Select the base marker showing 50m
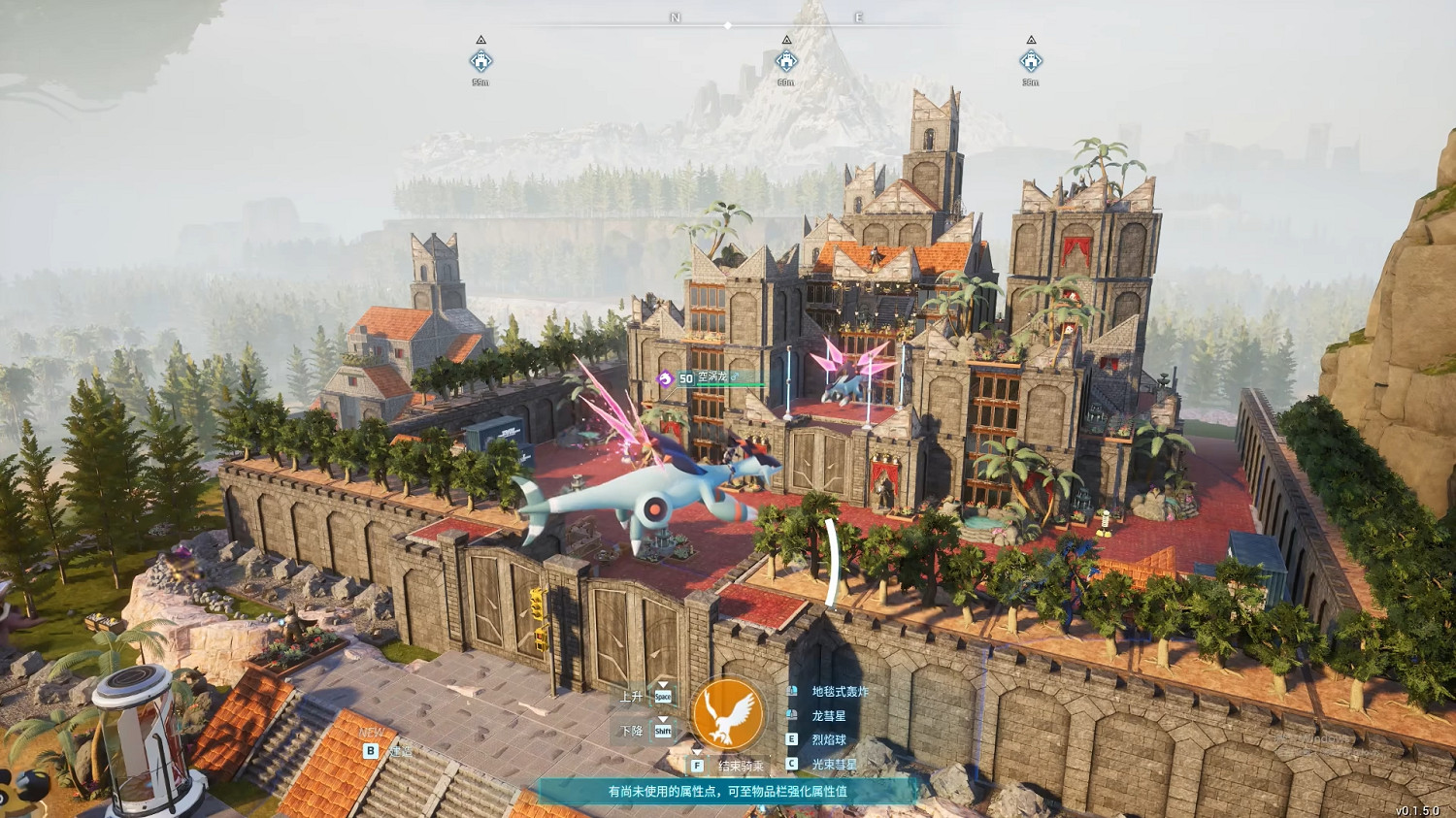1456x818 pixels. click(x=786, y=62)
